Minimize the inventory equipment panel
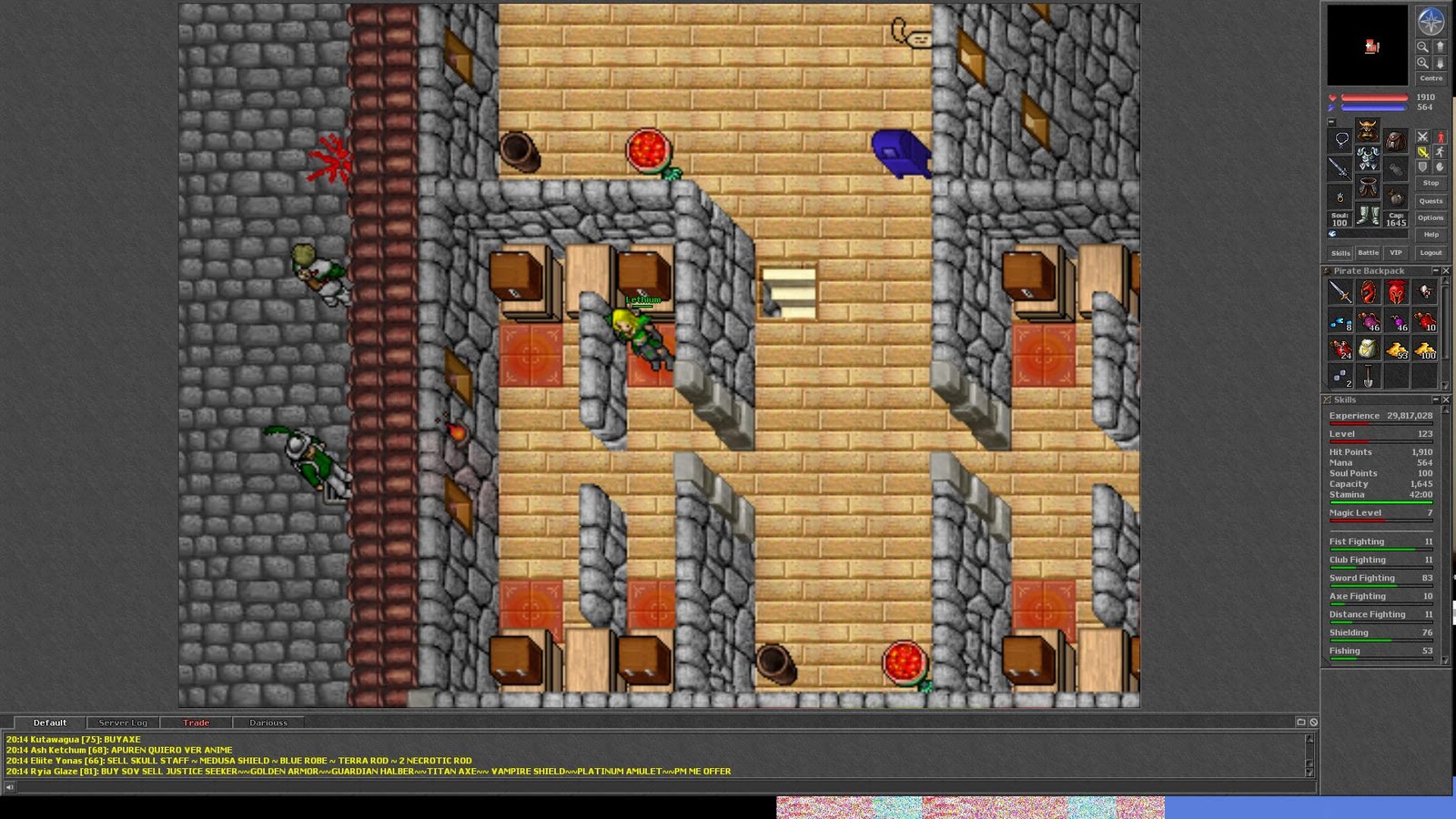This screenshot has width=1456, height=819. point(1330,122)
